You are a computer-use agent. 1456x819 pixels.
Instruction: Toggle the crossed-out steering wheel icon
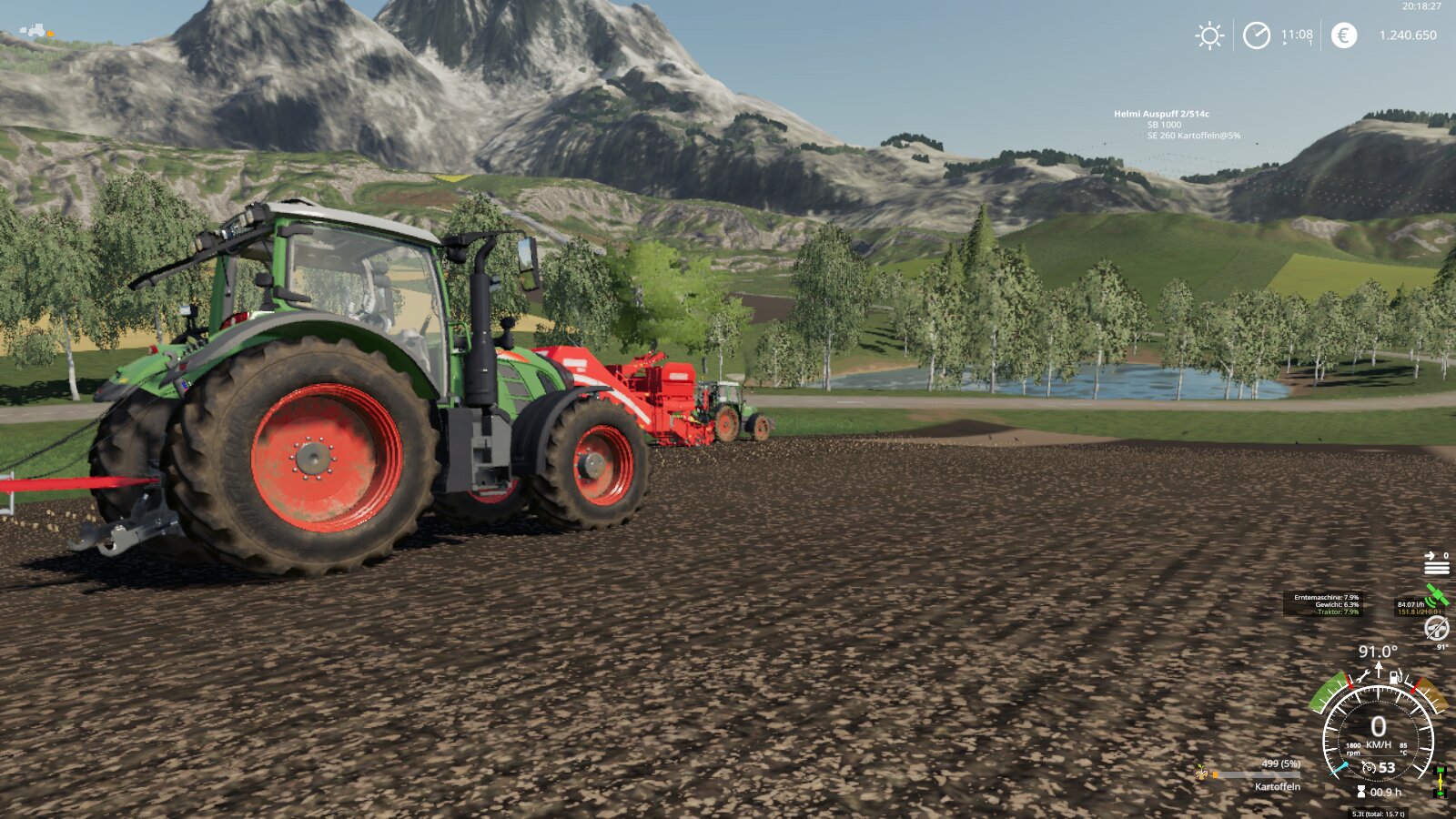point(1436,628)
